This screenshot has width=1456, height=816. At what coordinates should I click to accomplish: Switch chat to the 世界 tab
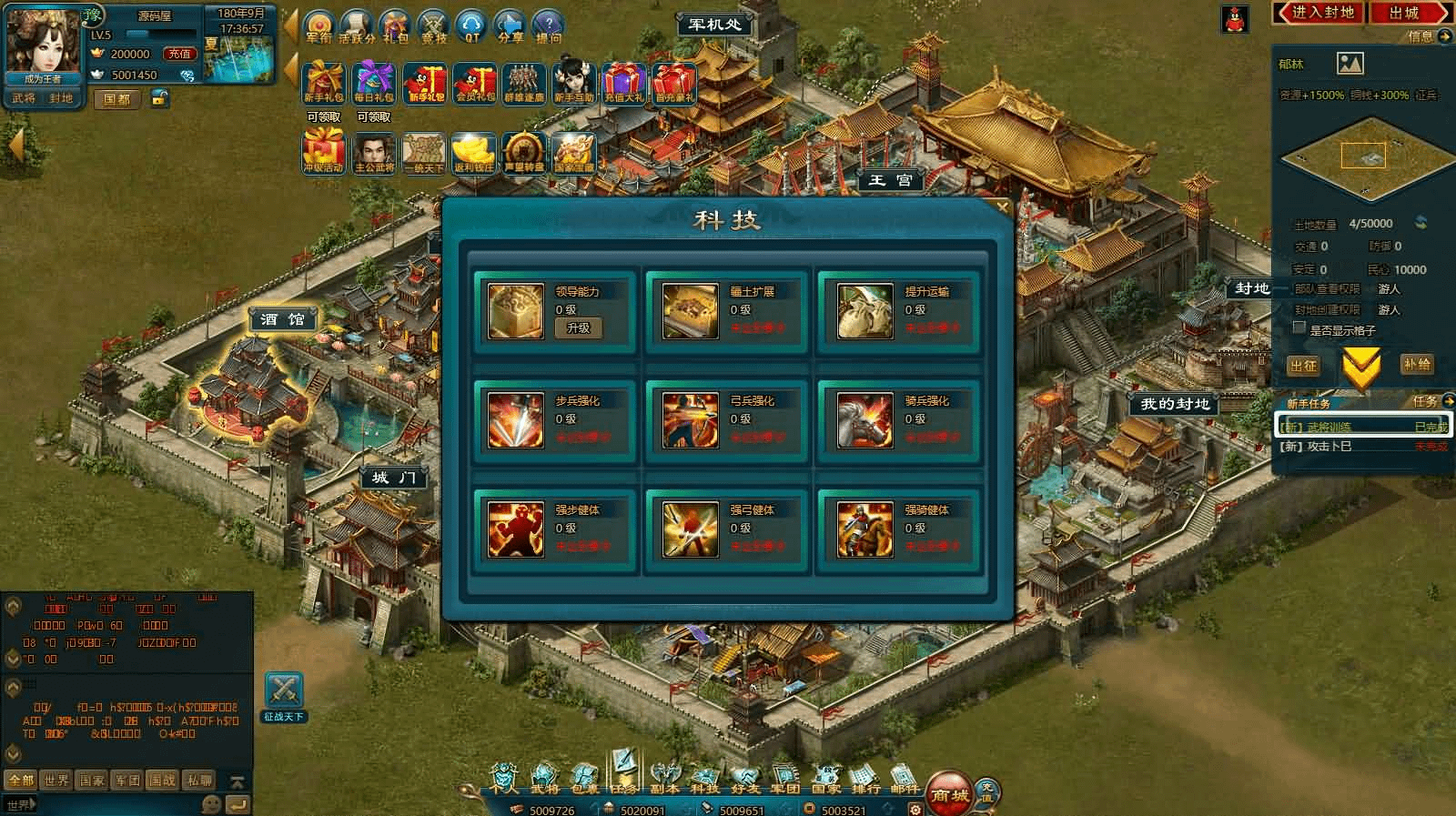click(x=56, y=780)
